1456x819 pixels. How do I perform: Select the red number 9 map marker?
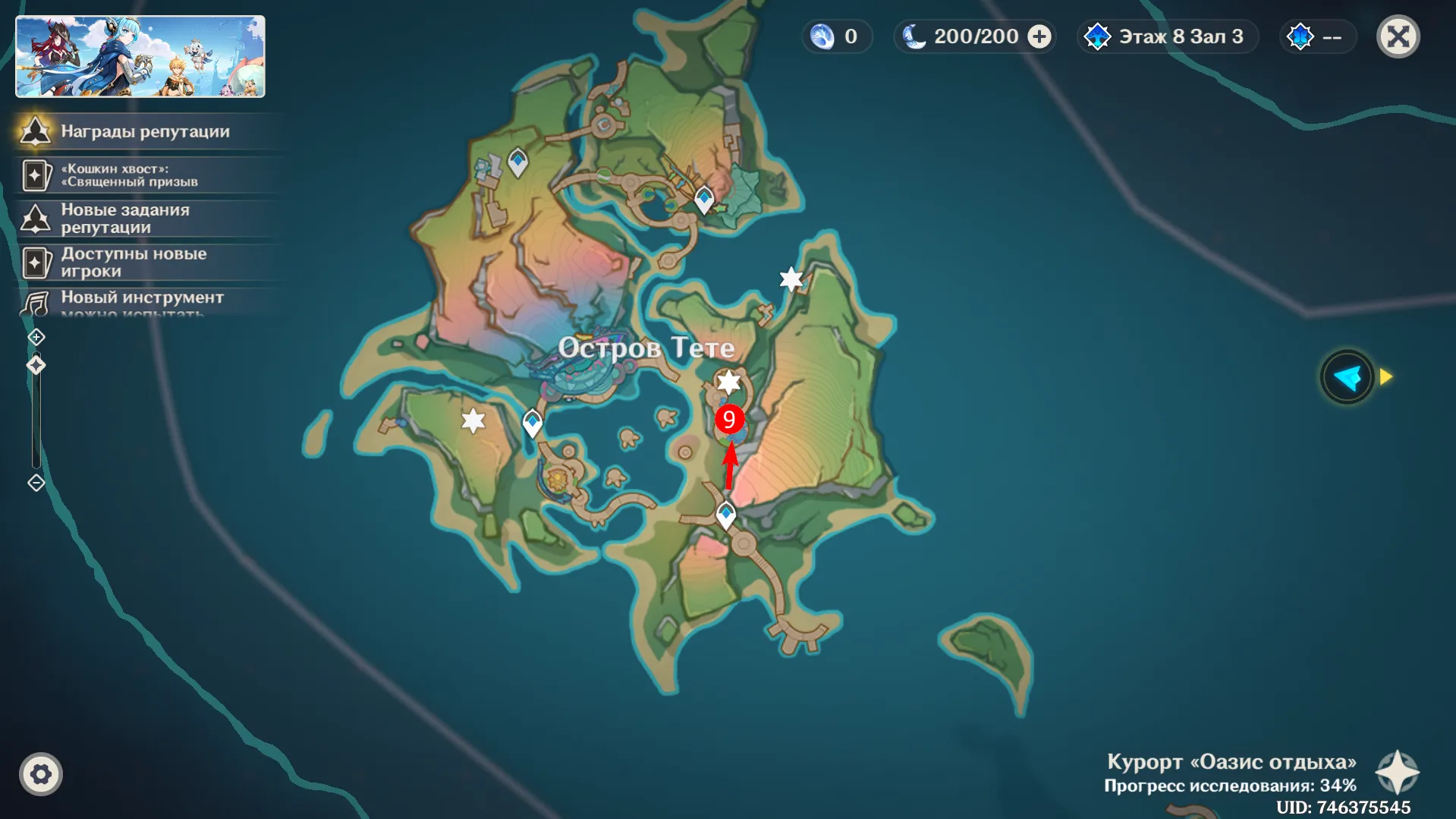(x=729, y=419)
